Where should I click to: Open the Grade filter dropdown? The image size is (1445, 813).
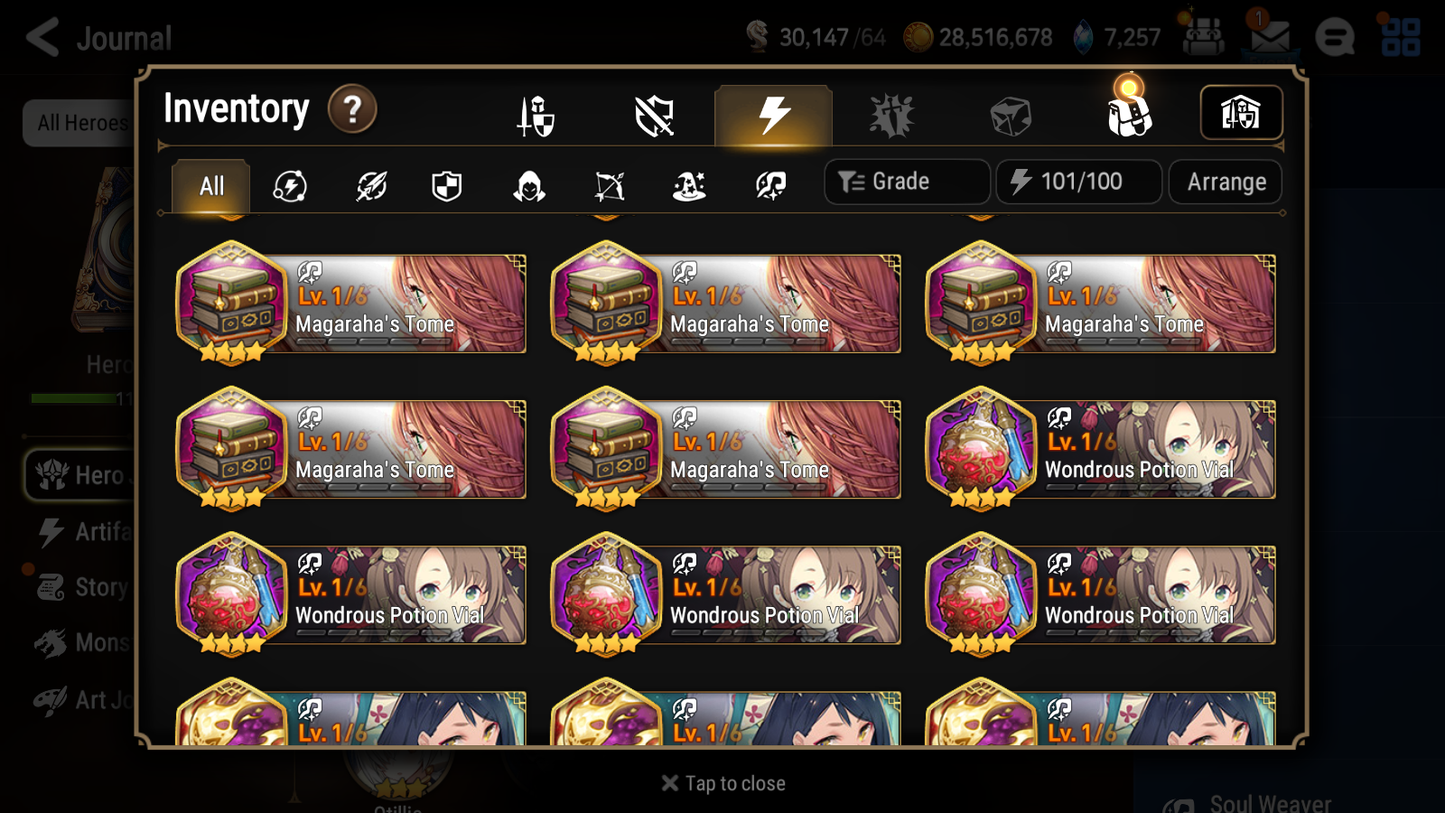coord(906,181)
